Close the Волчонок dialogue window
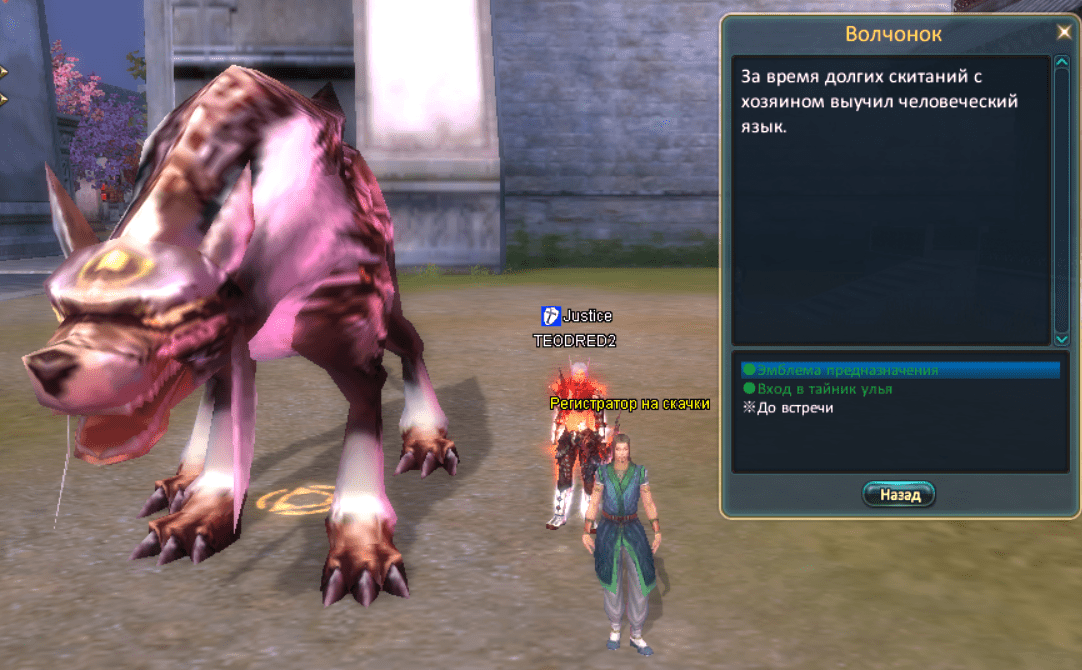The width and height of the screenshot is (1082, 670). [x=1063, y=32]
